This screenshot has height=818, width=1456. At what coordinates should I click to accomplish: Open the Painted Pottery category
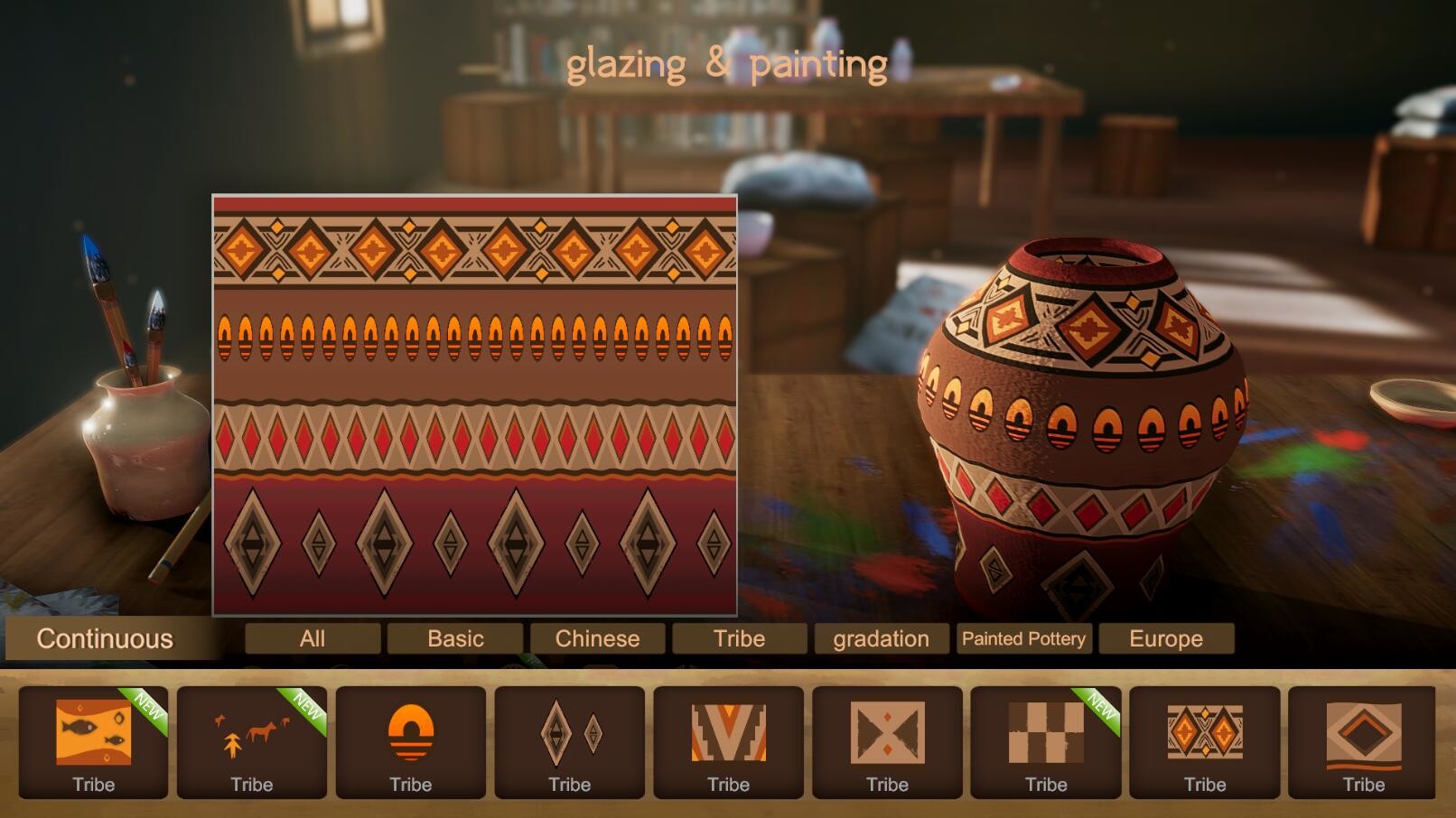1025,638
